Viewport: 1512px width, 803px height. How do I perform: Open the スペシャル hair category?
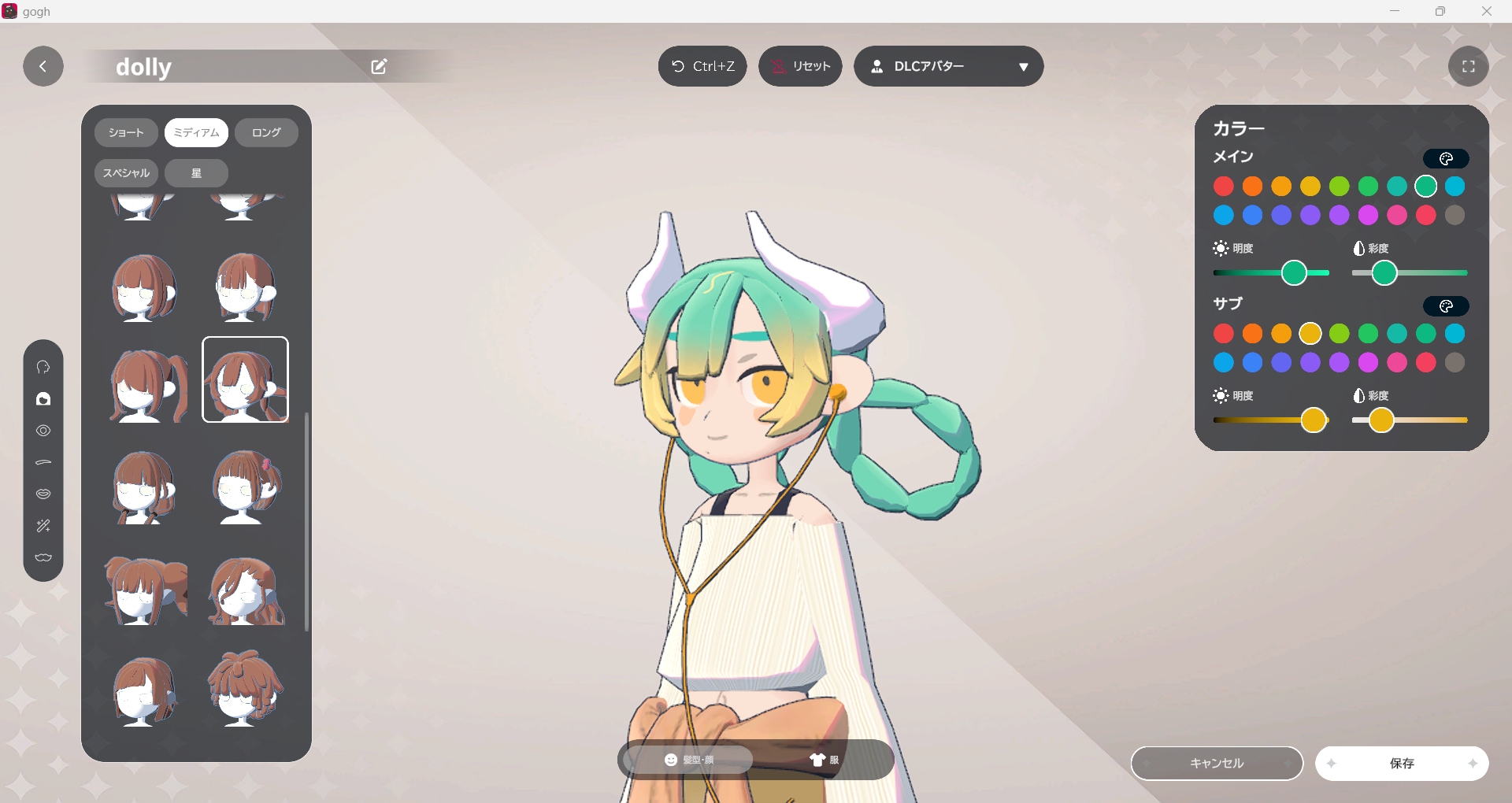tap(126, 173)
